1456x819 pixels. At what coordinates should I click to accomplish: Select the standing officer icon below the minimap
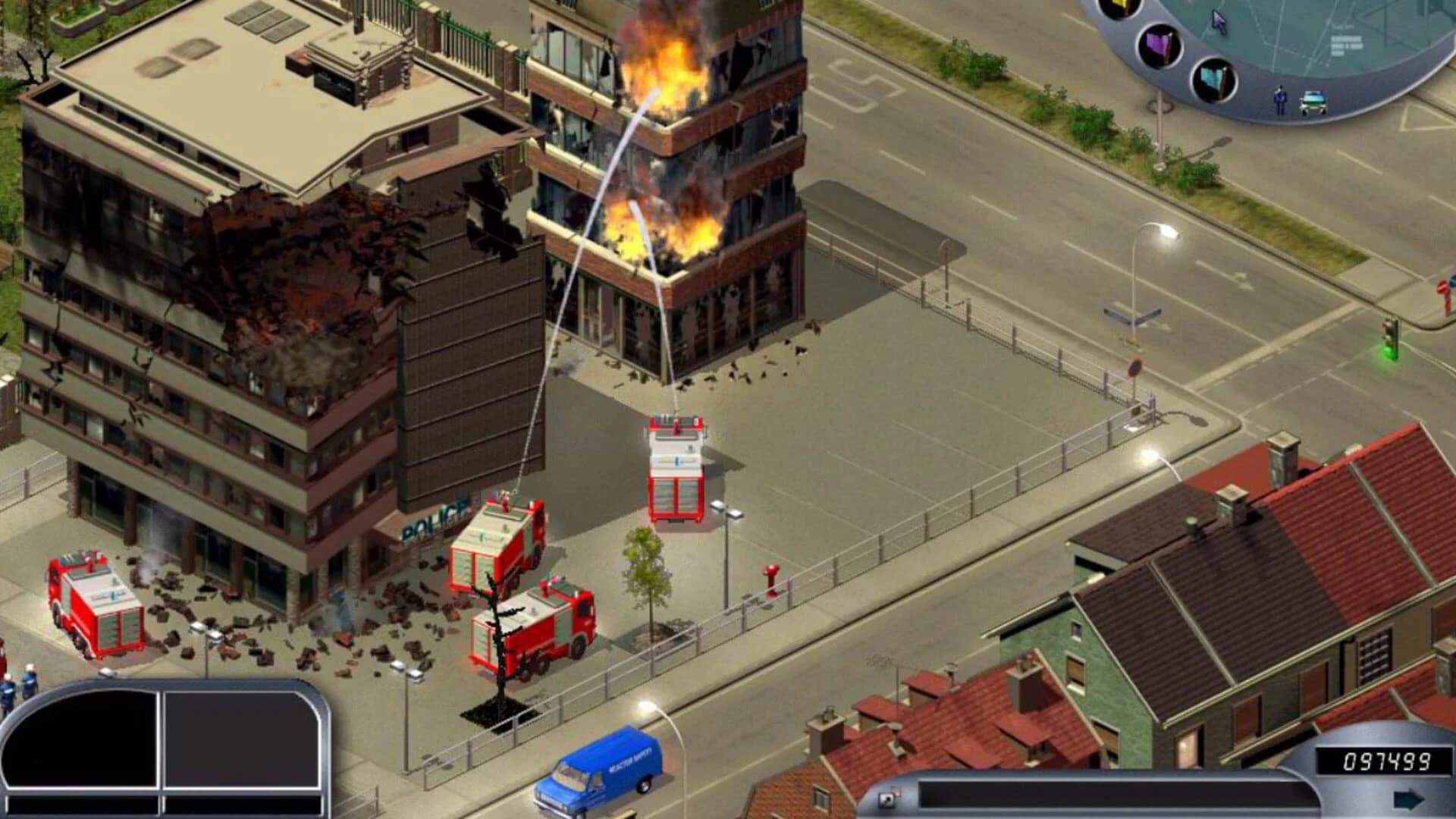coord(1281,99)
